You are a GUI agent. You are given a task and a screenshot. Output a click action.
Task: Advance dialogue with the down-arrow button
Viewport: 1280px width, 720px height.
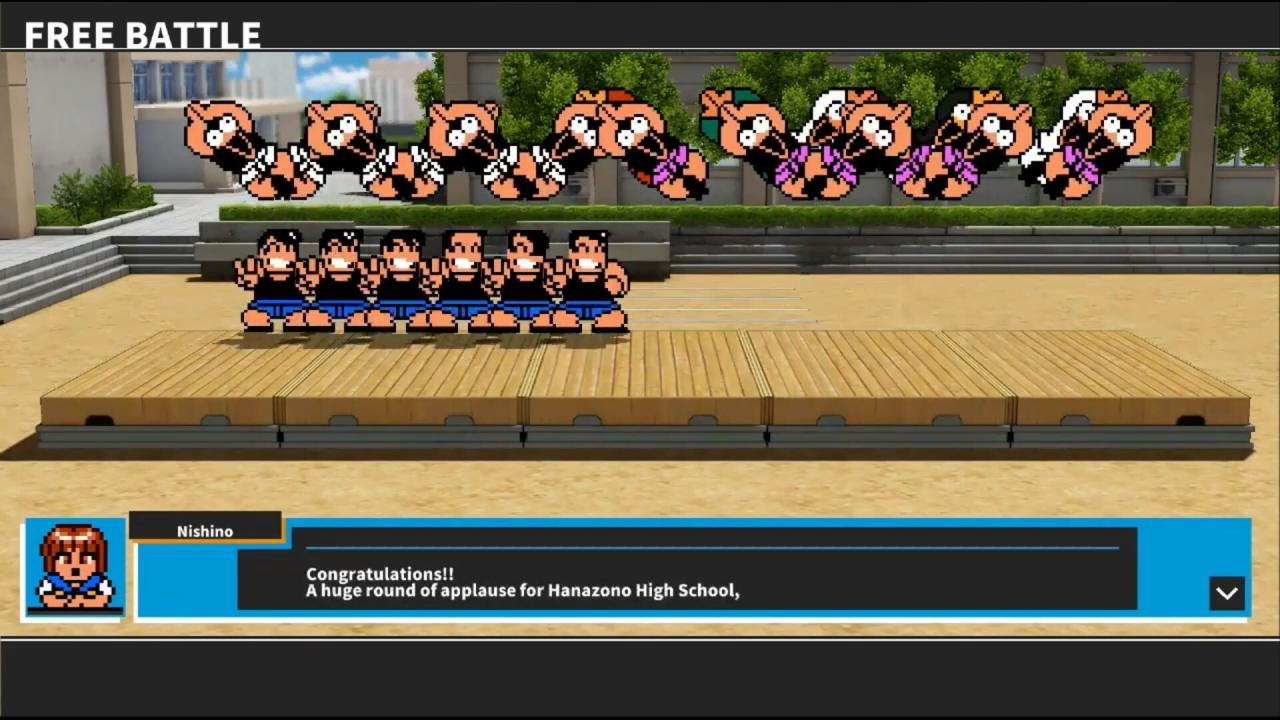pos(1227,593)
